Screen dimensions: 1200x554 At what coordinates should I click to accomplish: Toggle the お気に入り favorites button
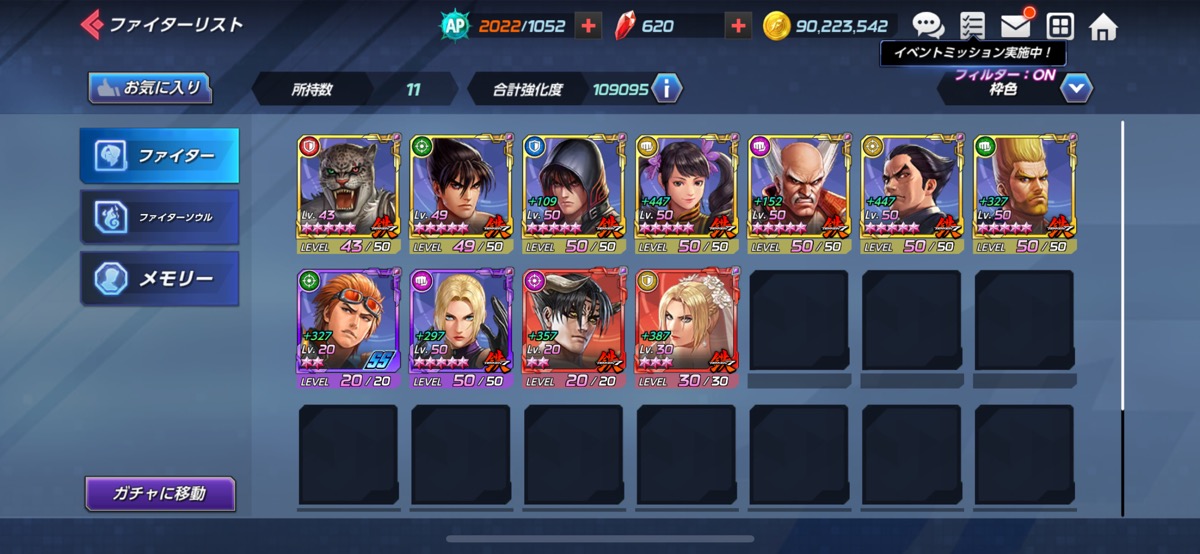(150, 88)
